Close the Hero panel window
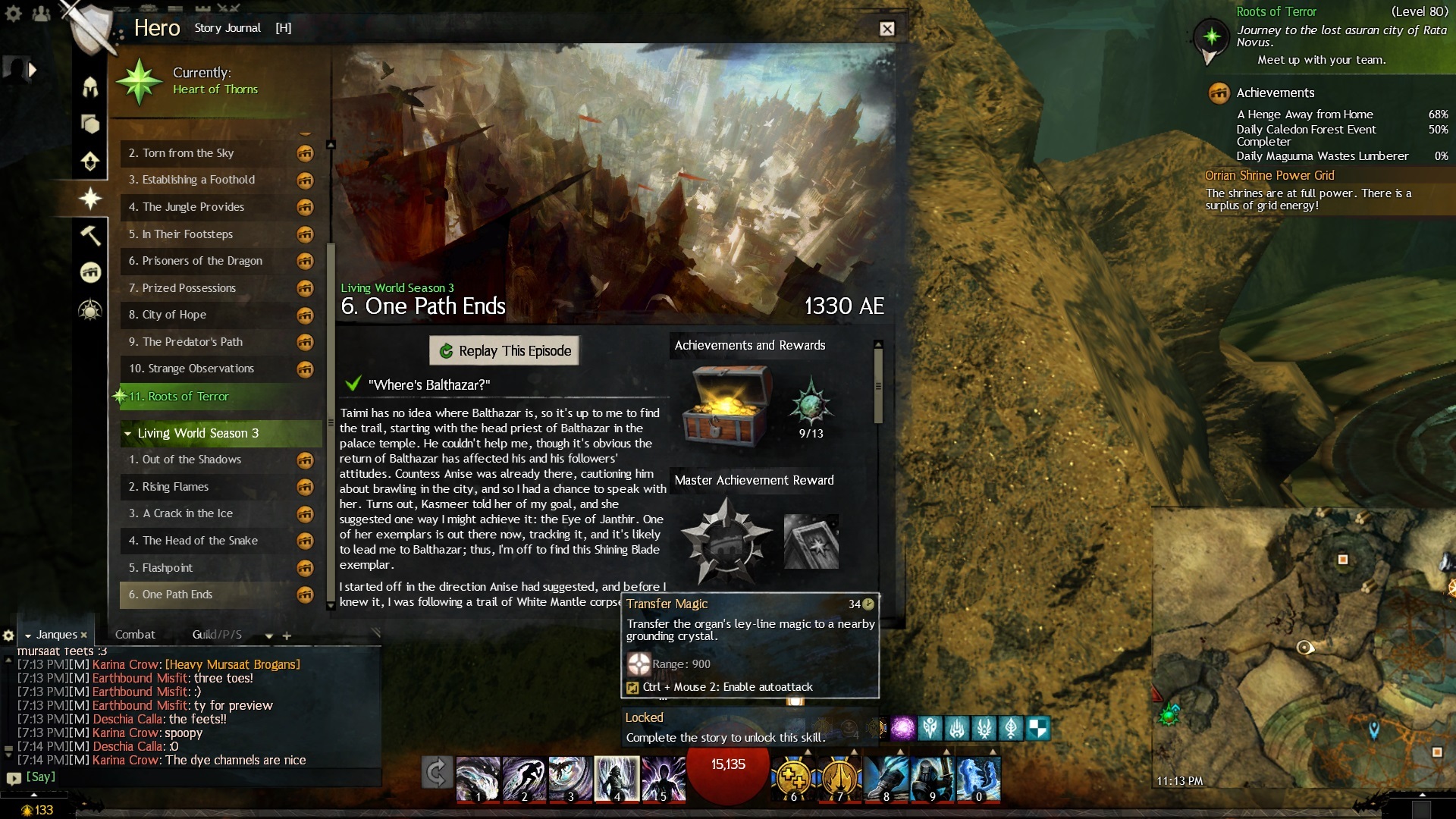This screenshot has width=1456, height=819. (x=886, y=29)
